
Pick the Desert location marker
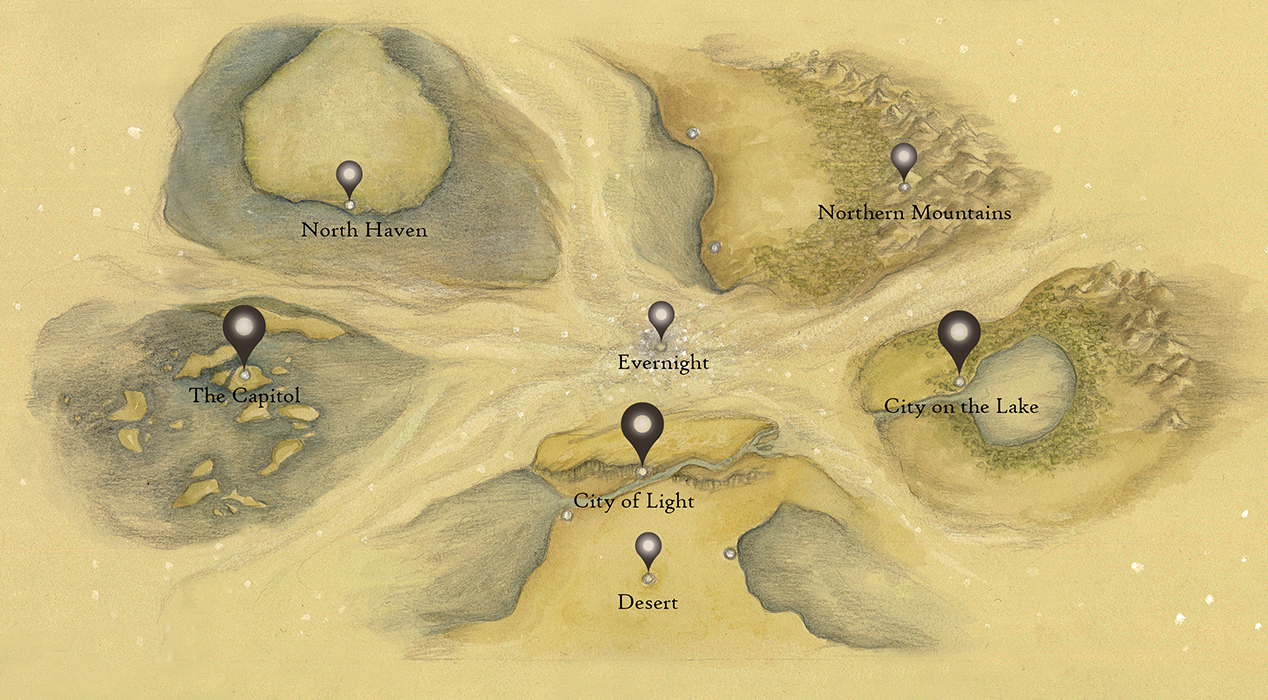(648, 549)
